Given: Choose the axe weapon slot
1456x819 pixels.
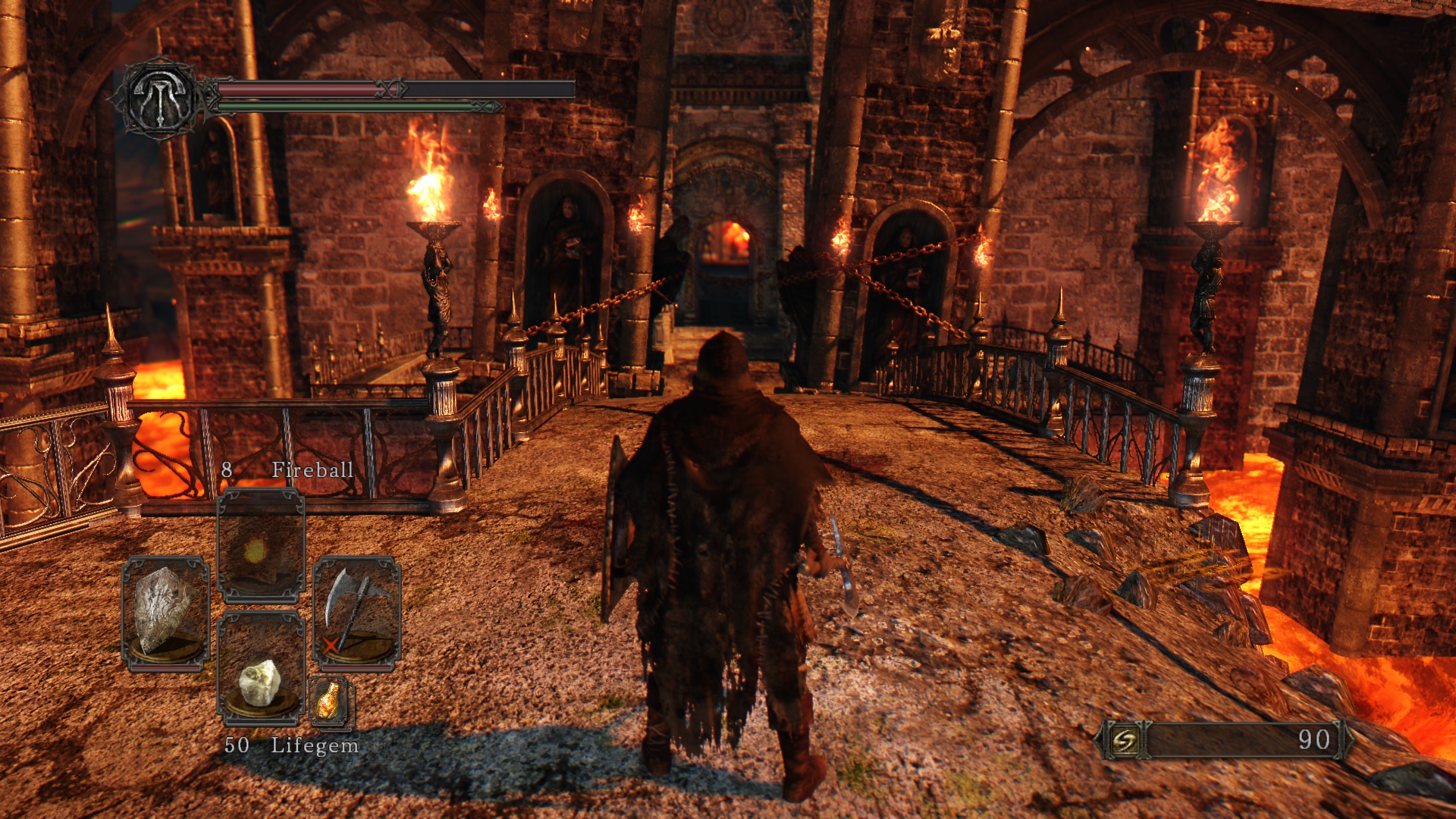Looking at the screenshot, I should pos(356,613).
